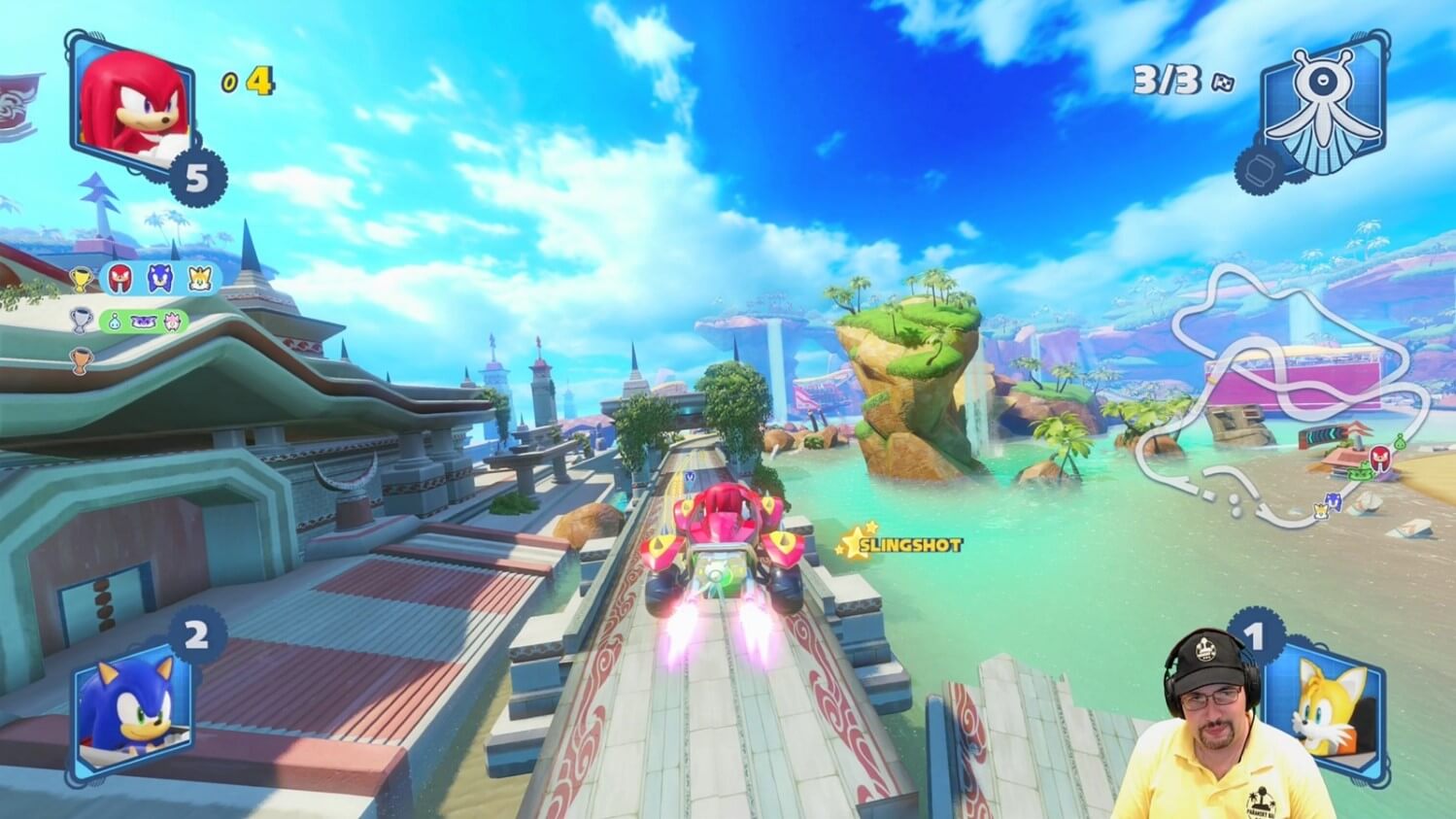Pick the Tails head icon in team standings
Screen dimensions: 1456x819
pos(200,279)
